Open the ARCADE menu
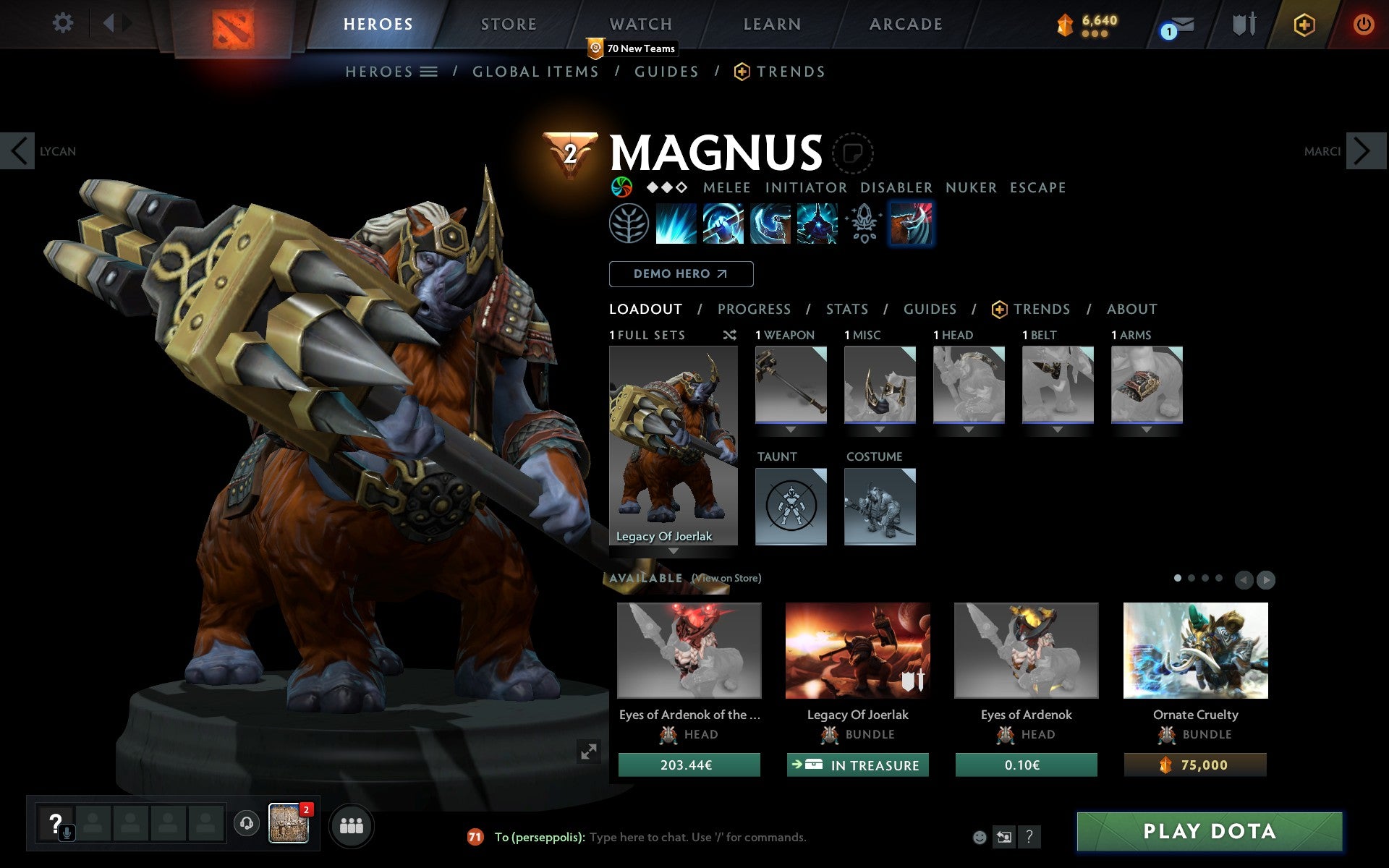Image resolution: width=1389 pixels, height=868 pixels. (x=906, y=24)
